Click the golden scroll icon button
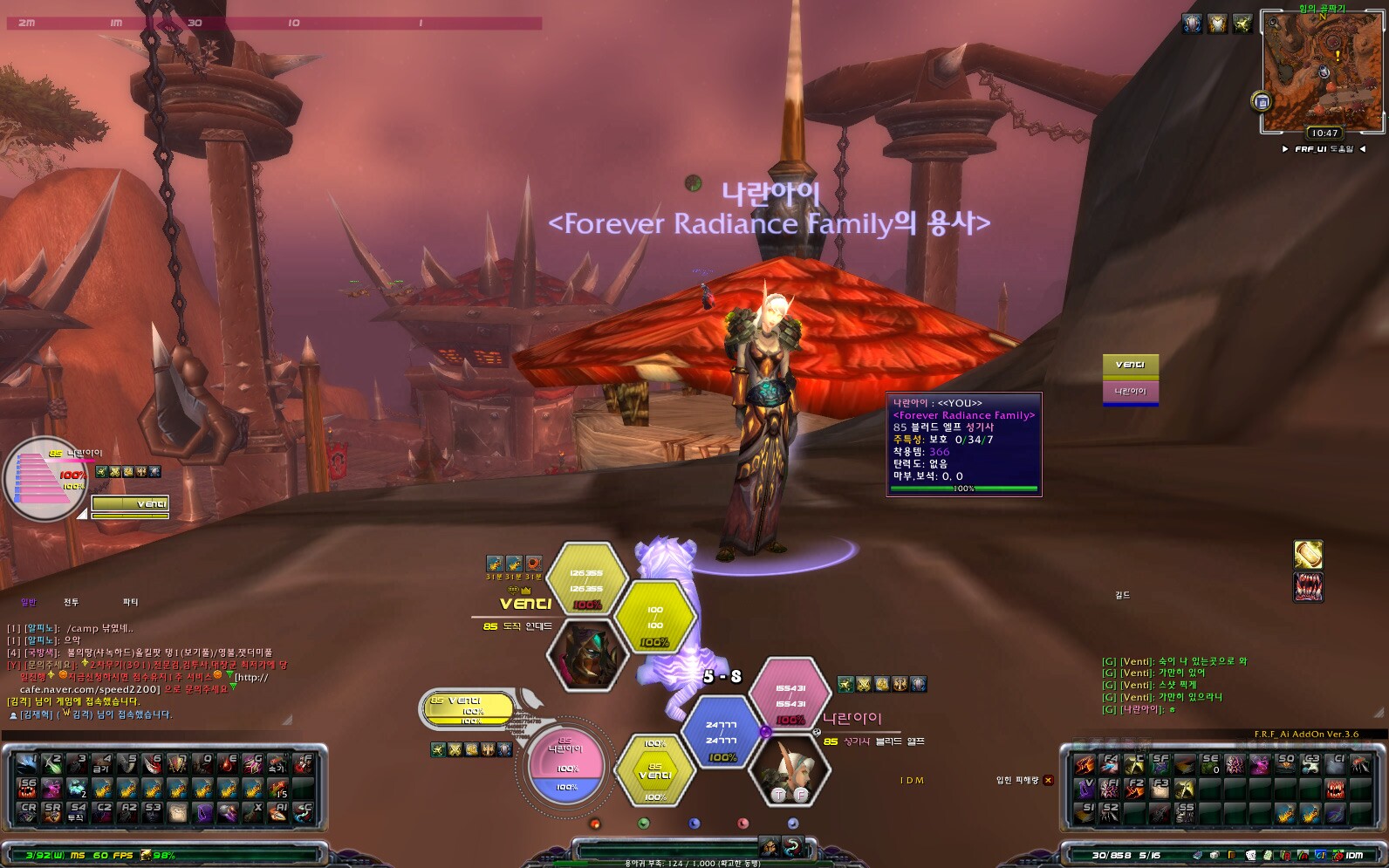The height and width of the screenshot is (868, 1389). [x=1307, y=555]
